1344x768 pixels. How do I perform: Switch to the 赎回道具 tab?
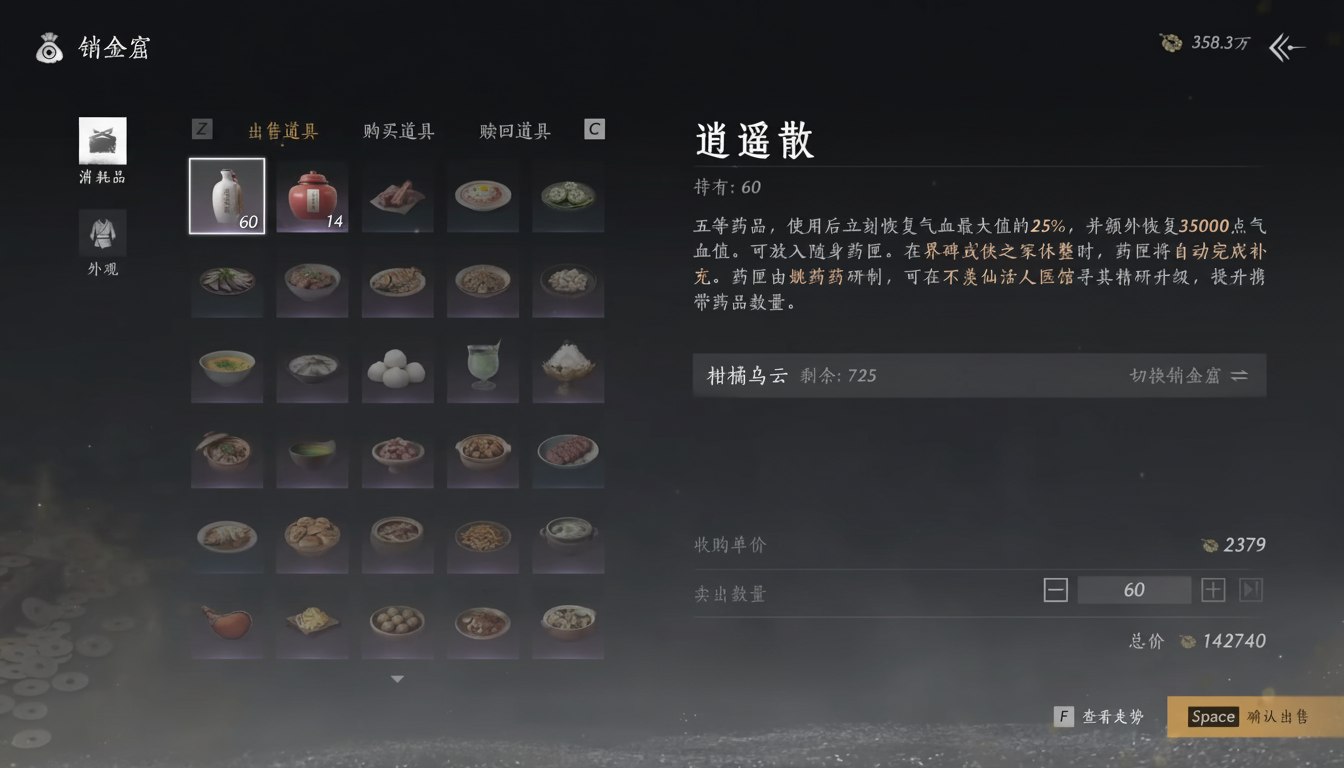(x=513, y=131)
